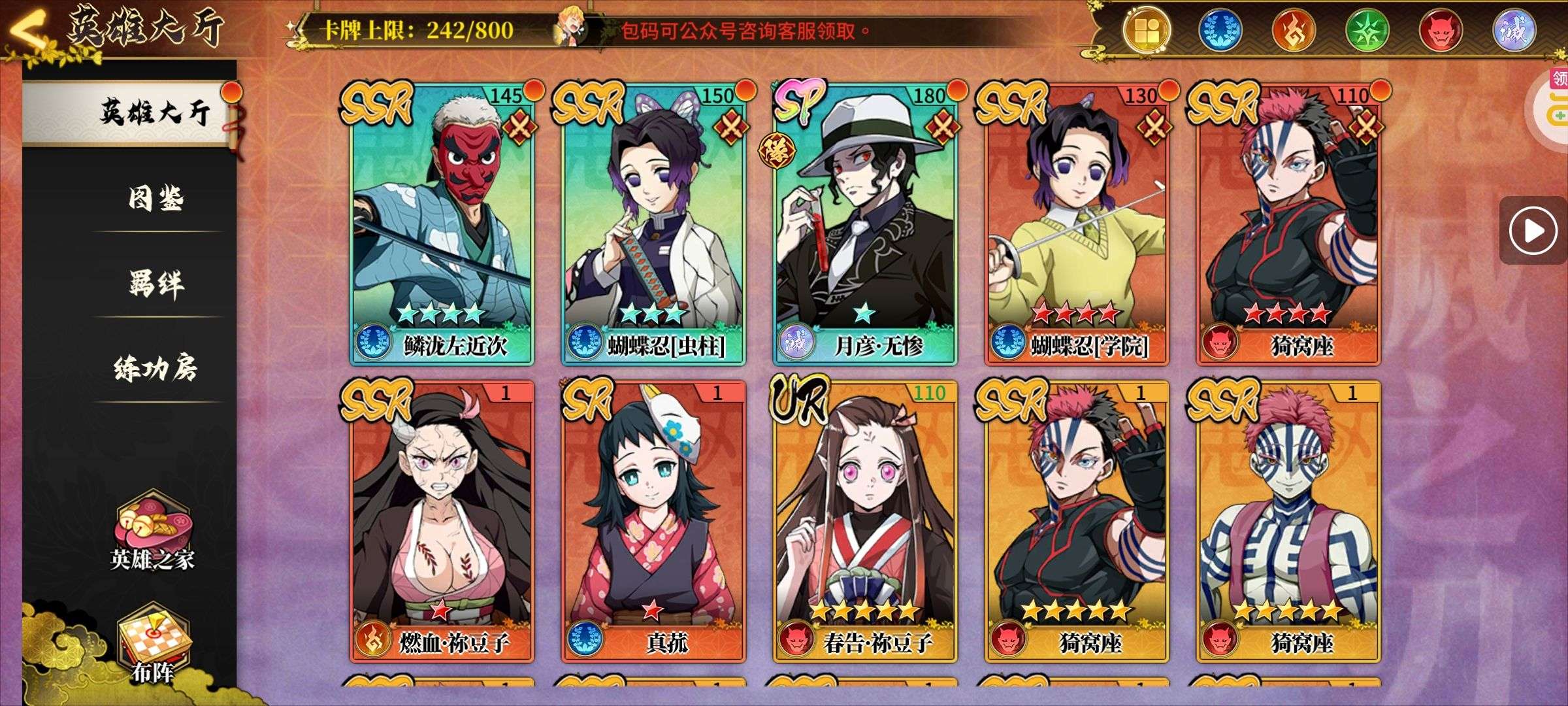Open the 图鉴 menu entry
The image size is (1568, 706).
tap(155, 197)
